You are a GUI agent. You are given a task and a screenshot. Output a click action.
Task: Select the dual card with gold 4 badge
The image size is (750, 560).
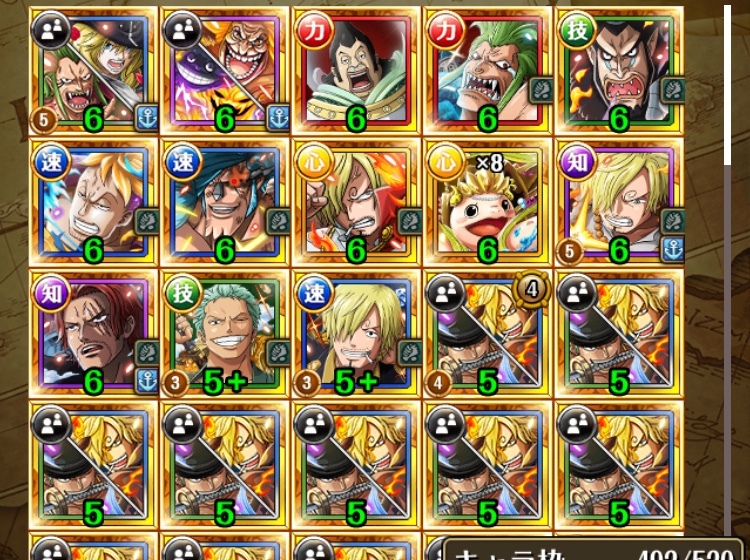[488, 333]
